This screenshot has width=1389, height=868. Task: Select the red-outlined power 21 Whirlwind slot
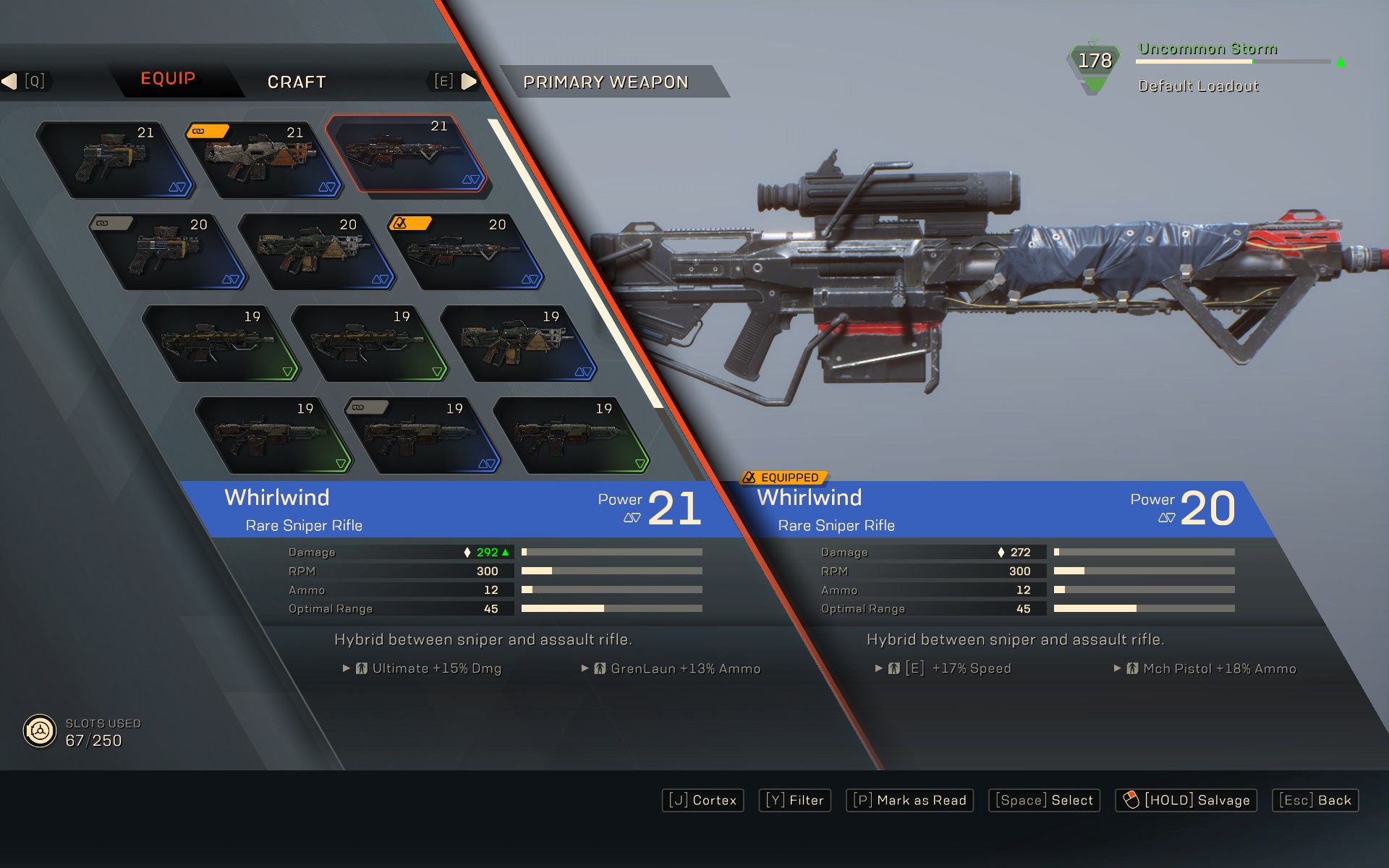(405, 153)
